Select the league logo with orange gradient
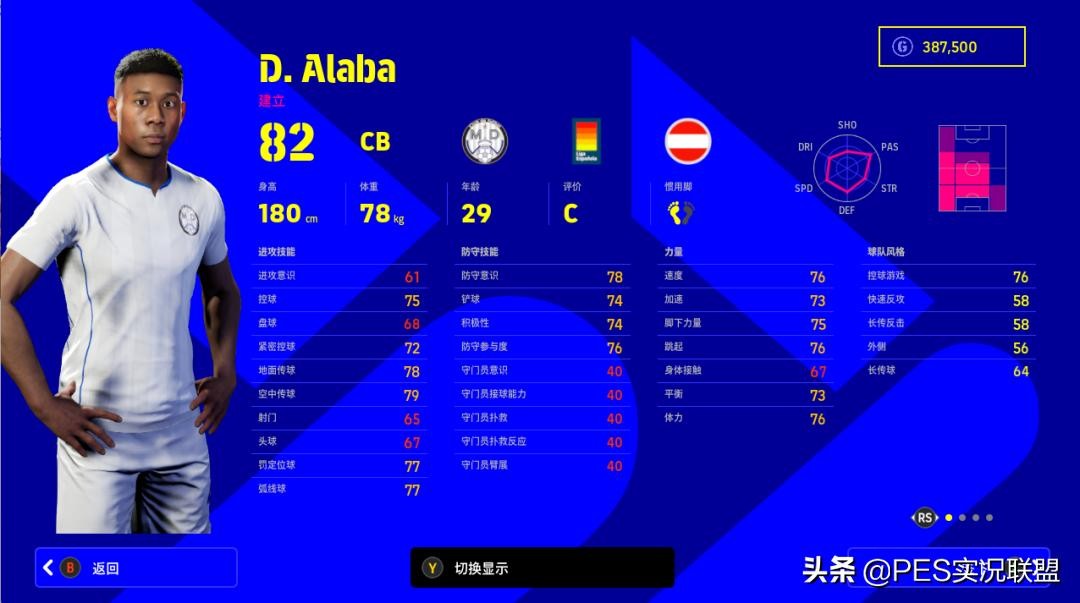 point(586,141)
